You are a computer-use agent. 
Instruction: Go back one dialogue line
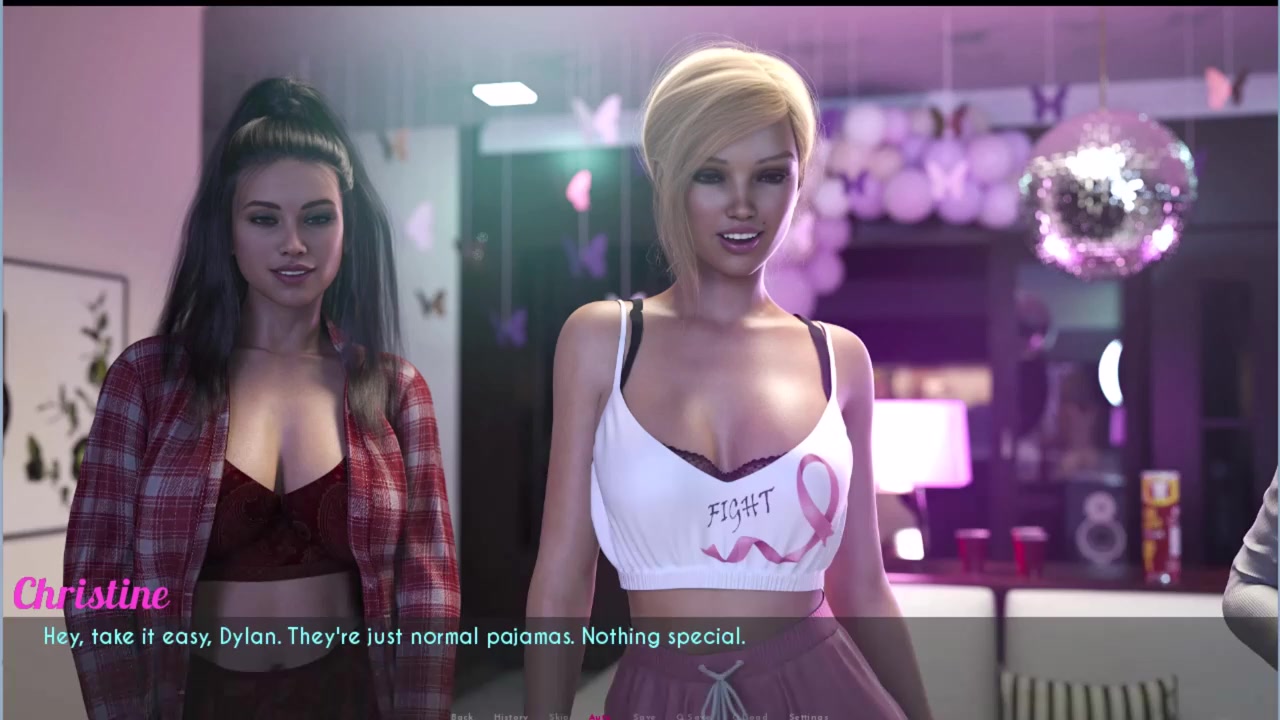click(x=462, y=716)
